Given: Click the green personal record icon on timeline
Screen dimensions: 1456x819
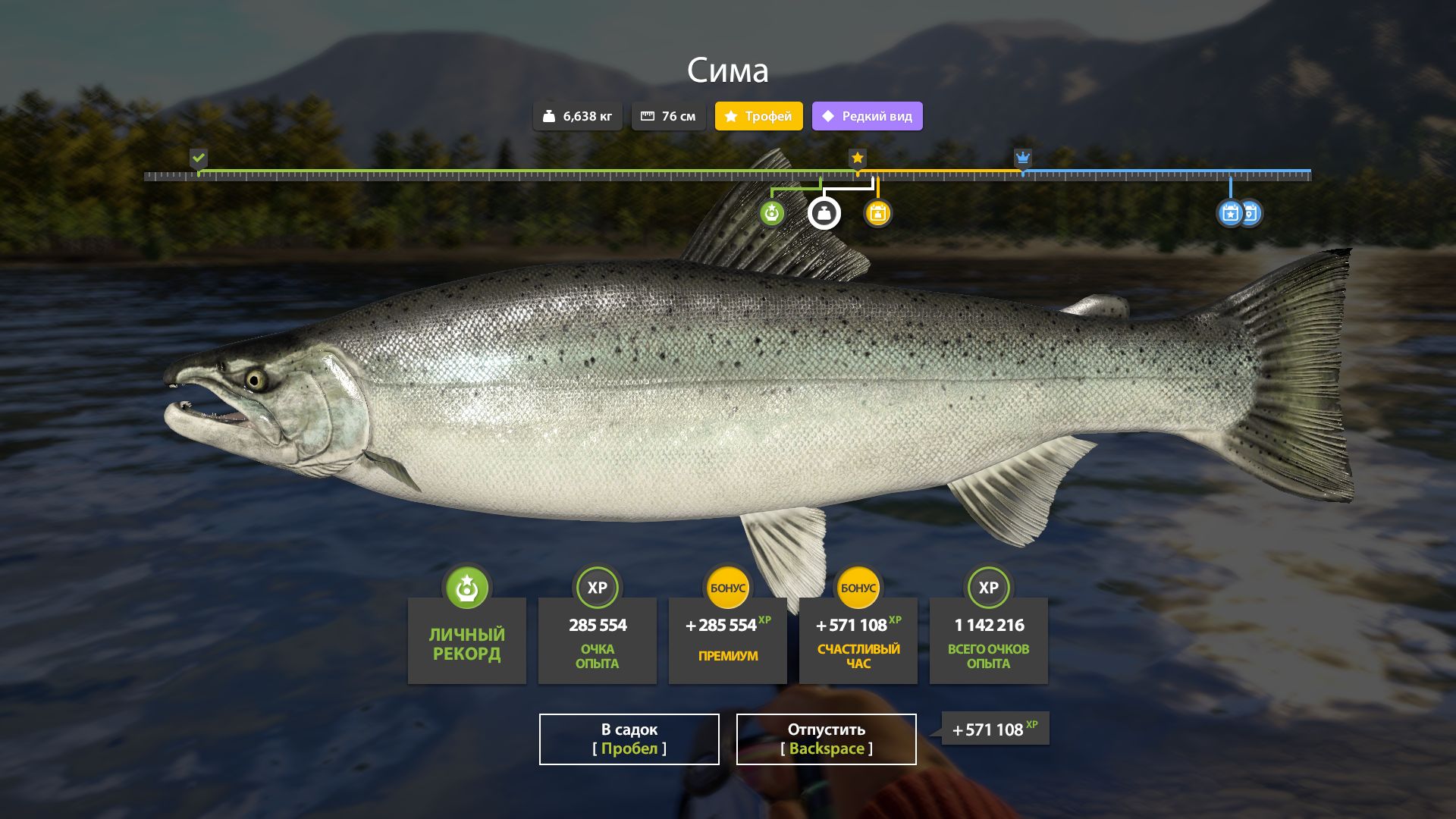Looking at the screenshot, I should coord(771,213).
